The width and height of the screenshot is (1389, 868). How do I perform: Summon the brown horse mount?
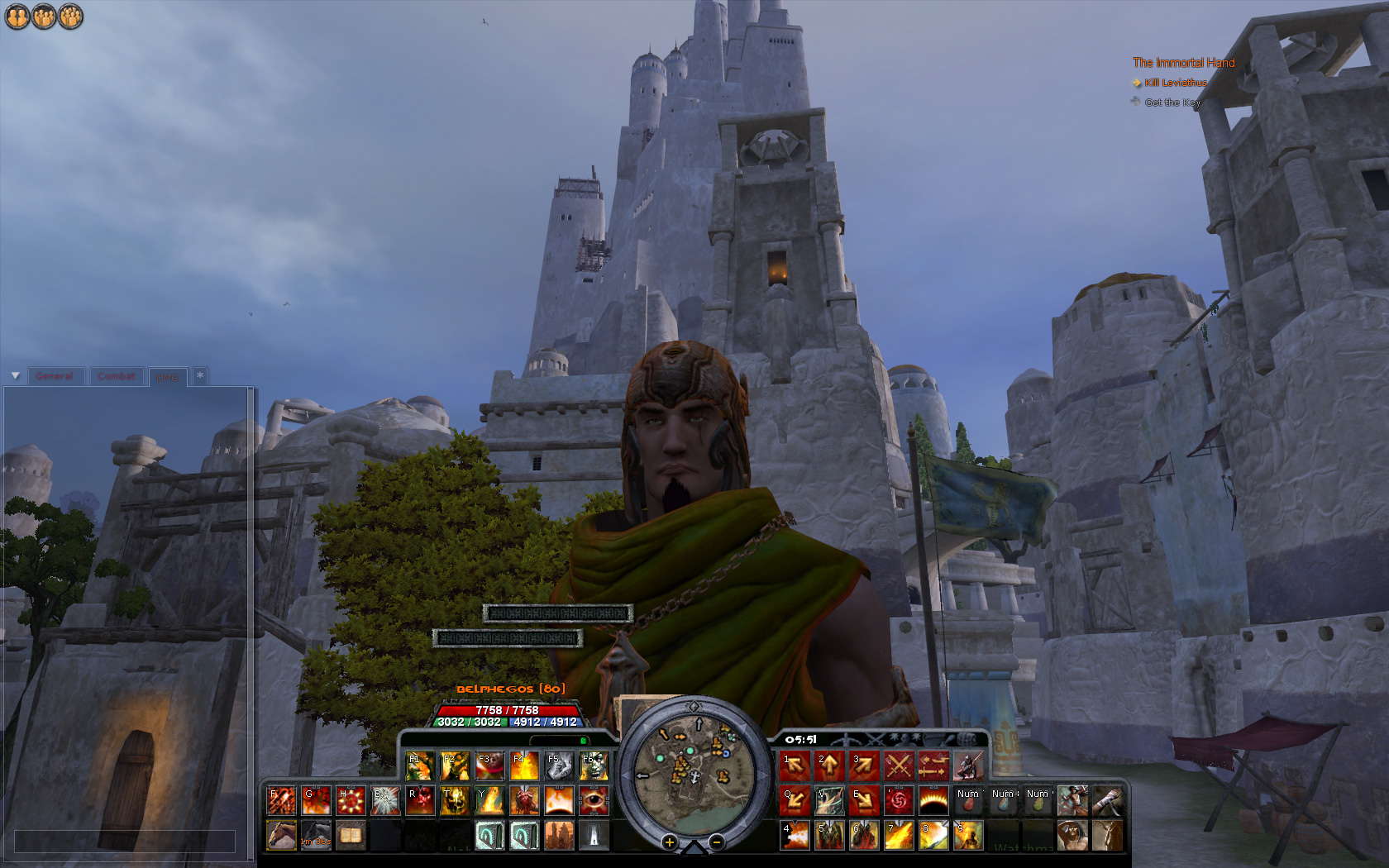pyautogui.click(x=281, y=835)
